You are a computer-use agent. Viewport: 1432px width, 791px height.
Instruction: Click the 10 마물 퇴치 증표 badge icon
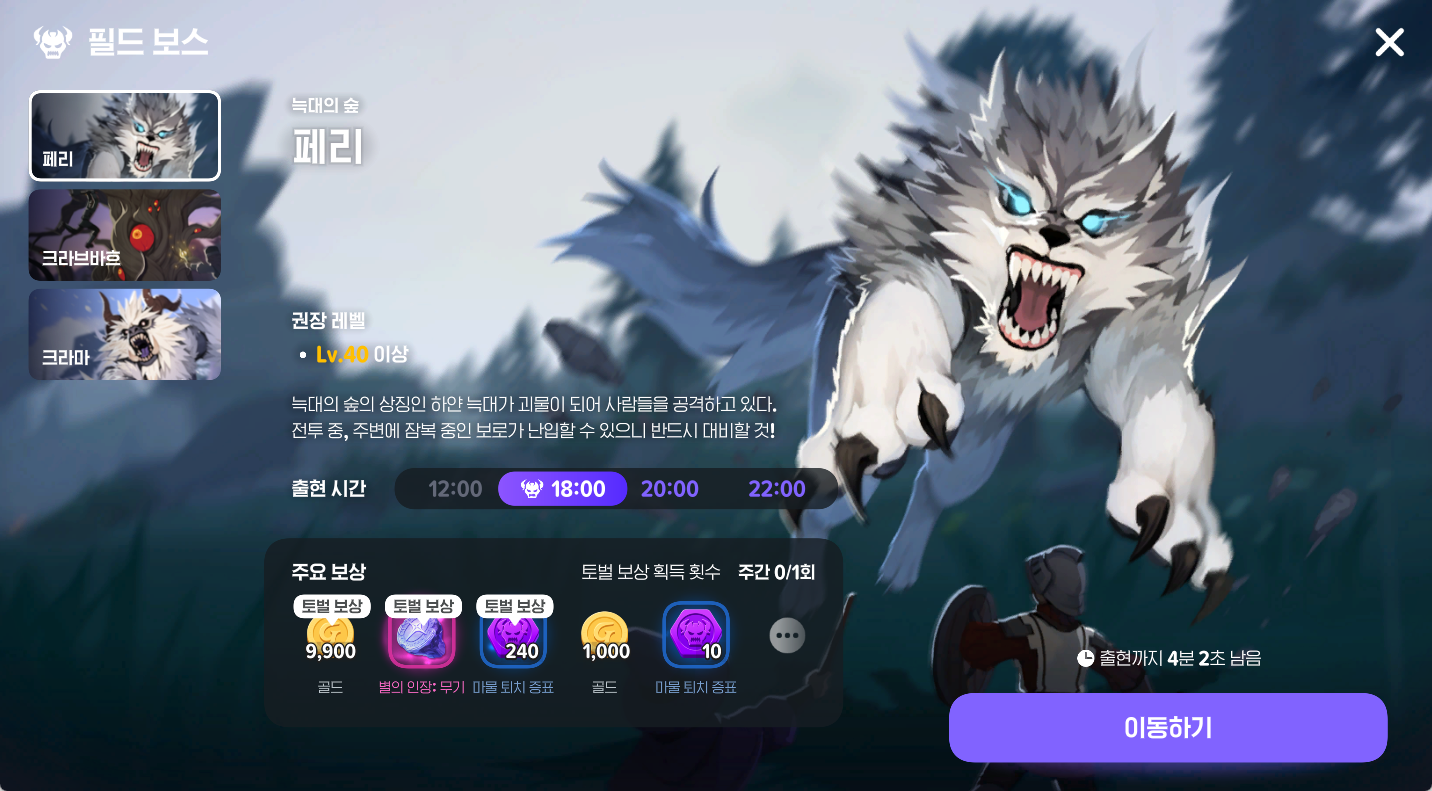(x=696, y=633)
